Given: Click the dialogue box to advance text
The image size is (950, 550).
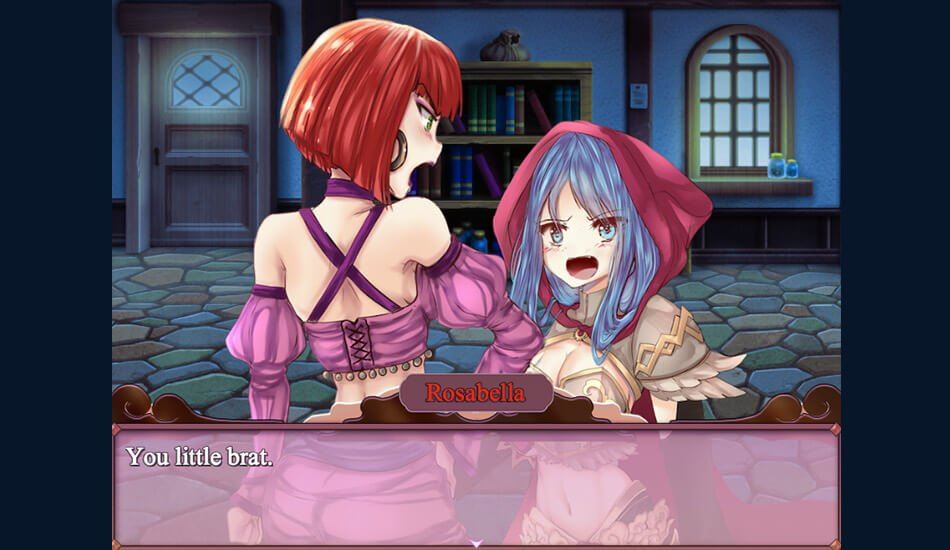Looking at the screenshot, I should [476, 486].
